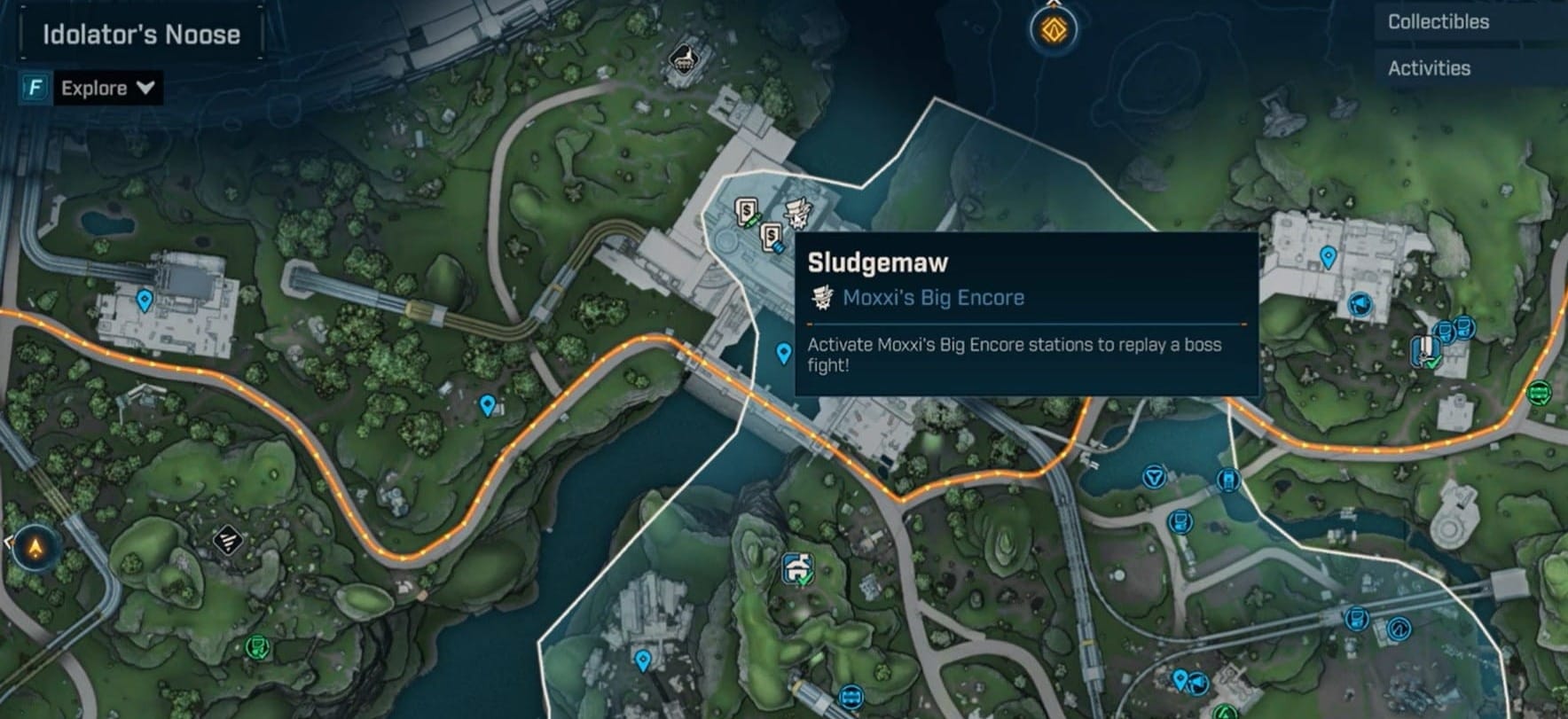The height and width of the screenshot is (719, 1568).
Task: Click the vending machine marker with green ammo
Action: 747,214
